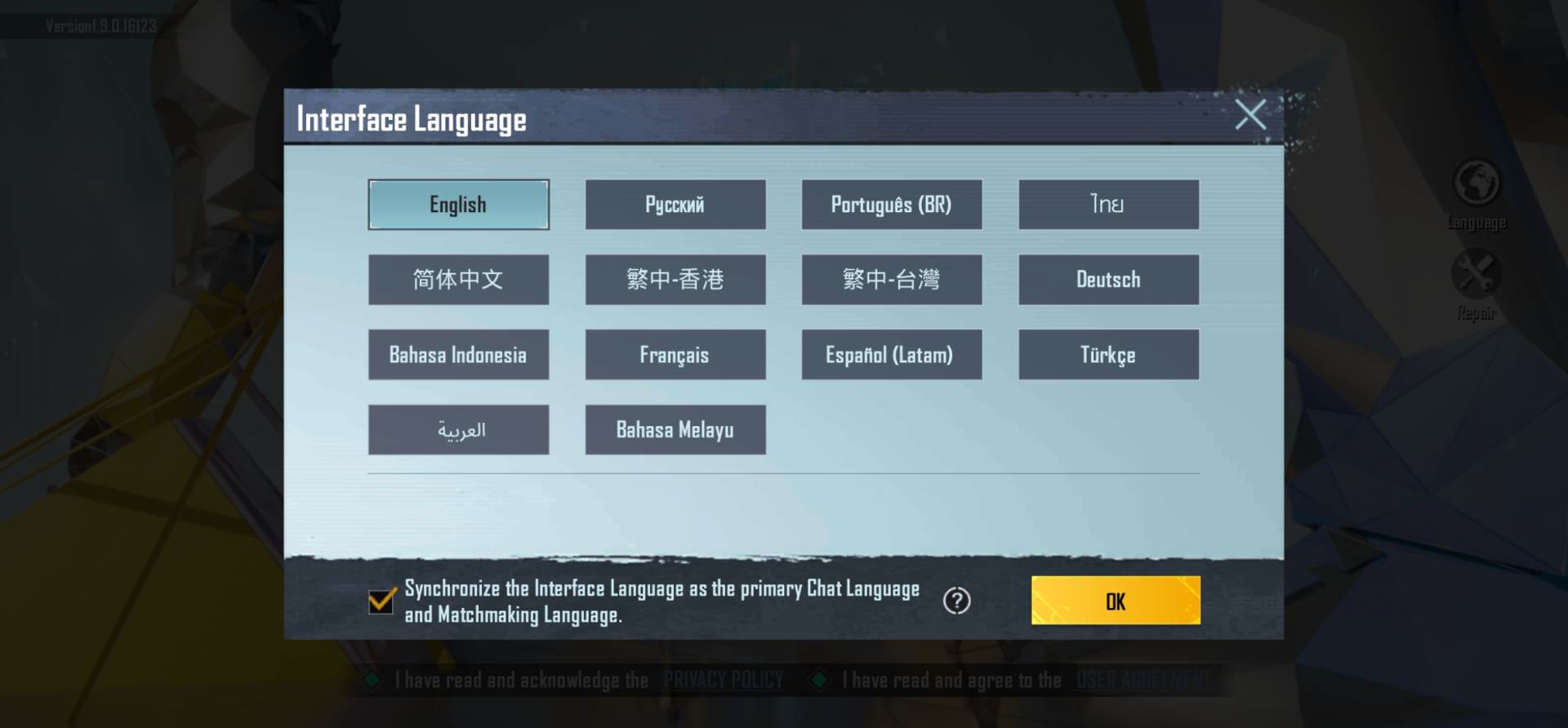This screenshot has height=728, width=1568.
Task: Select Português (BR) language option
Action: [x=892, y=205]
